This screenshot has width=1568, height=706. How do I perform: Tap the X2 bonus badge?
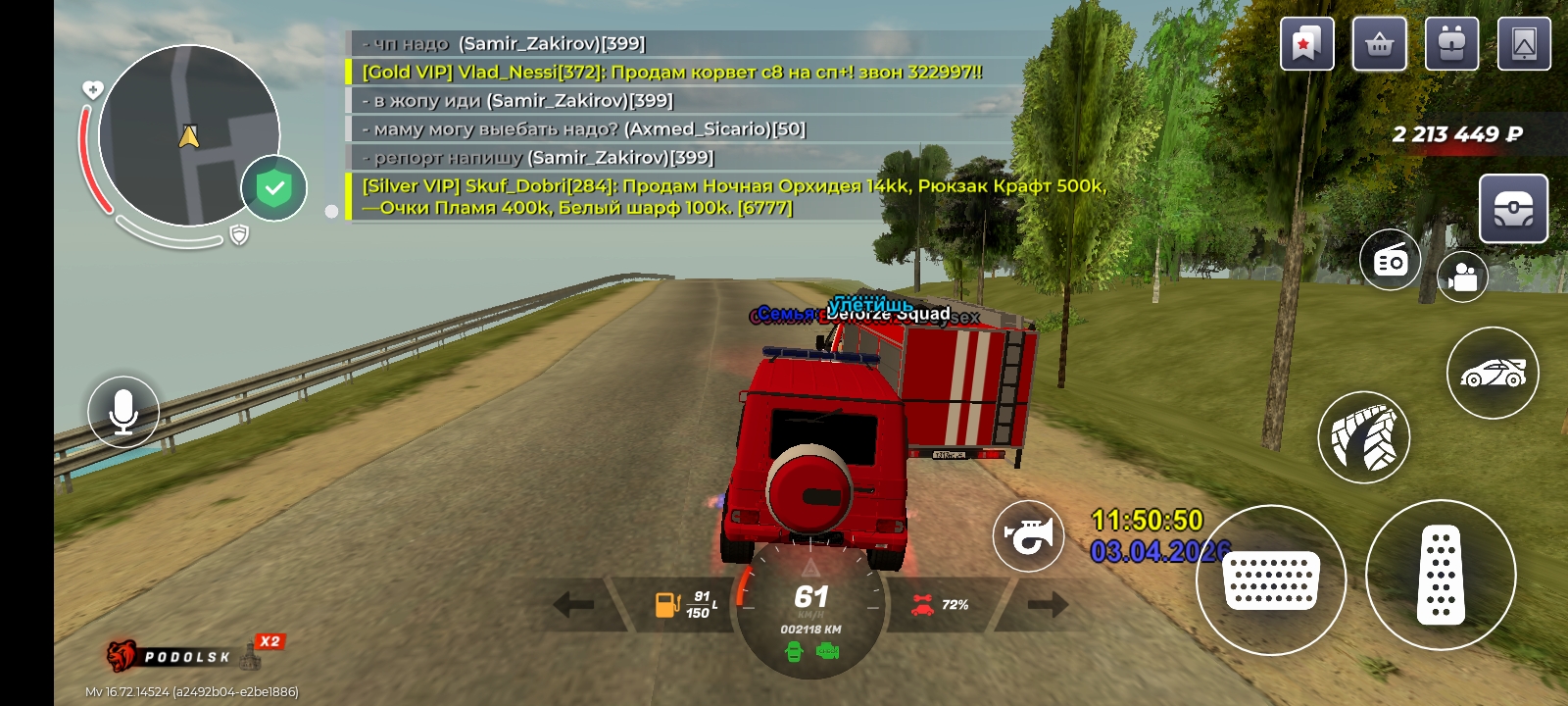click(269, 641)
